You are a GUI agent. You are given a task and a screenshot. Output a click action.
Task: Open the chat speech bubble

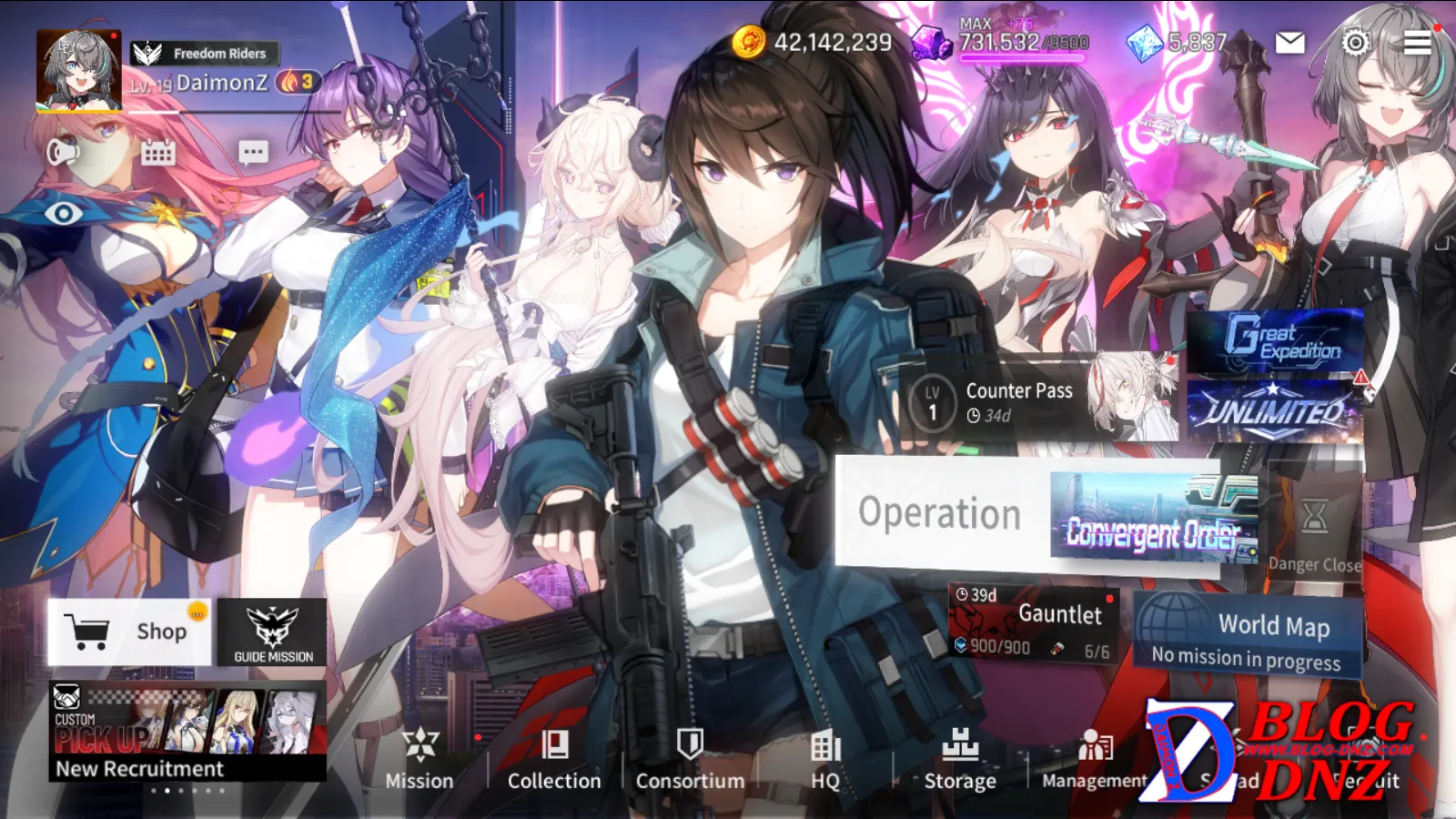coord(253,152)
